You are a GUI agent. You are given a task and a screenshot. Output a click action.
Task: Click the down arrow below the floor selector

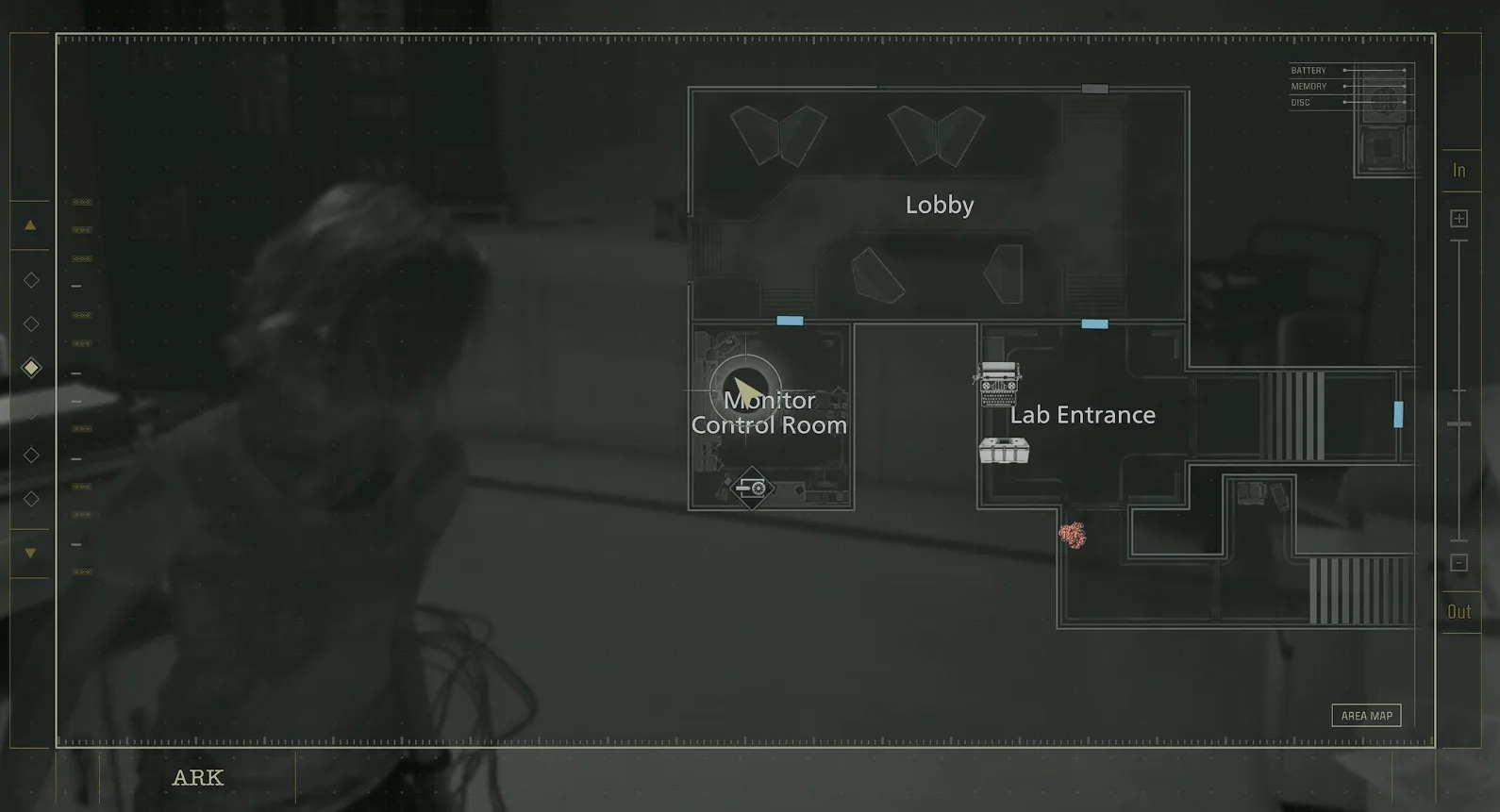pyautogui.click(x=29, y=551)
